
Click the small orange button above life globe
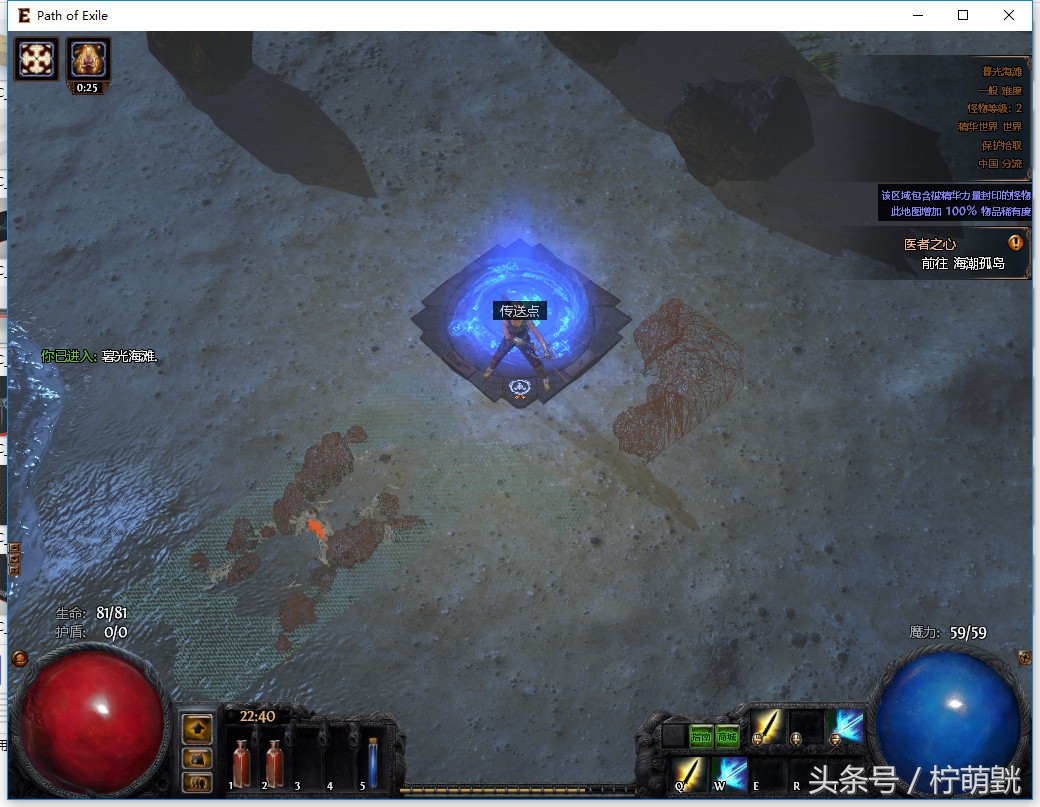tap(19, 657)
